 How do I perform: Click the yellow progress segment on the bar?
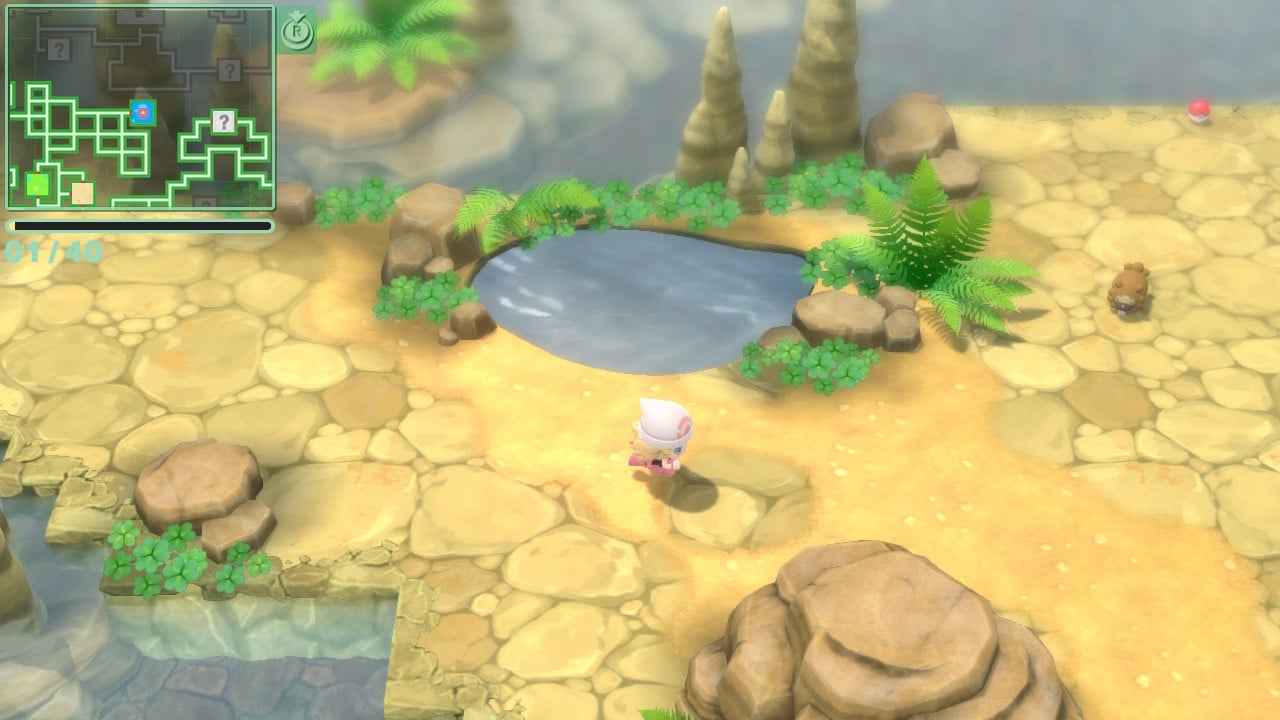click(14, 224)
